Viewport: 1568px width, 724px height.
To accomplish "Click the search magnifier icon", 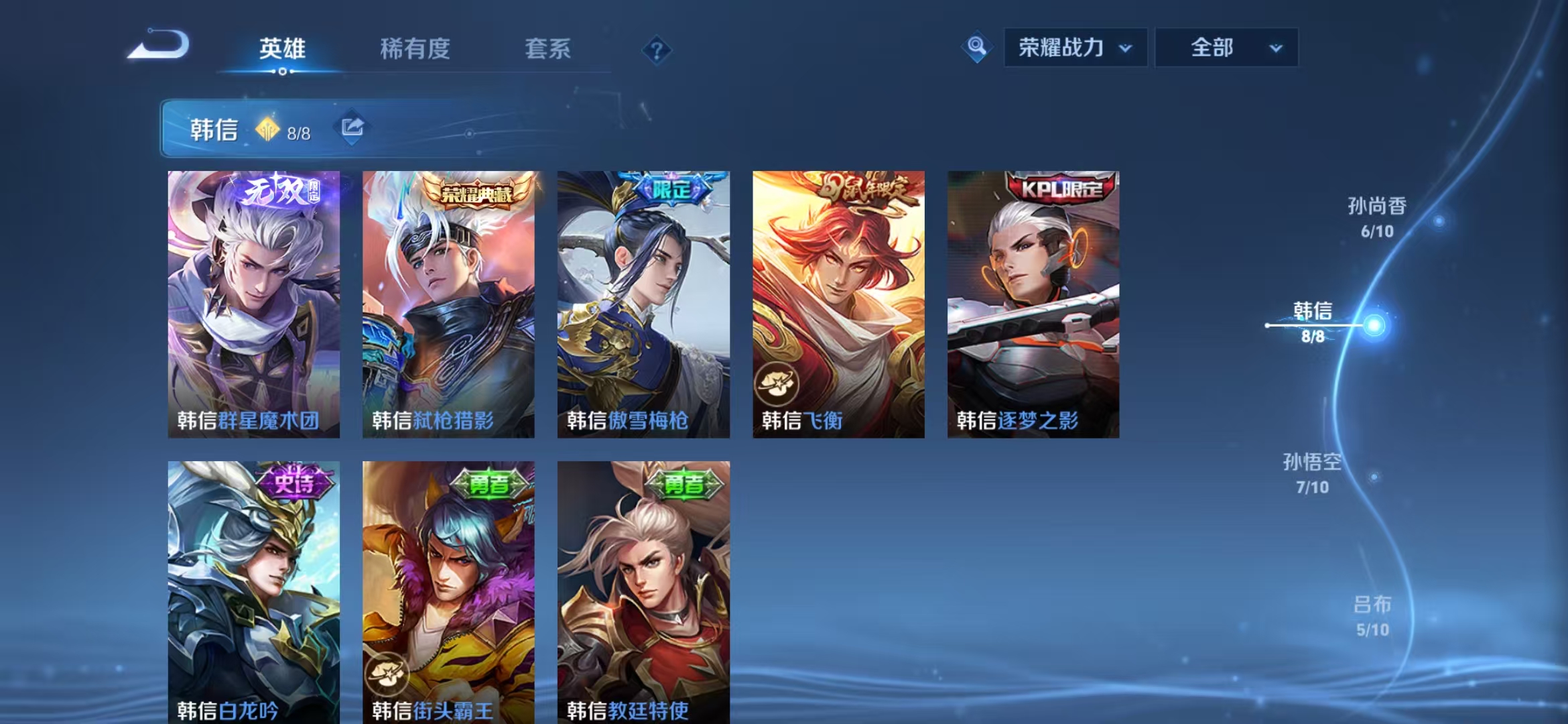I will [977, 47].
